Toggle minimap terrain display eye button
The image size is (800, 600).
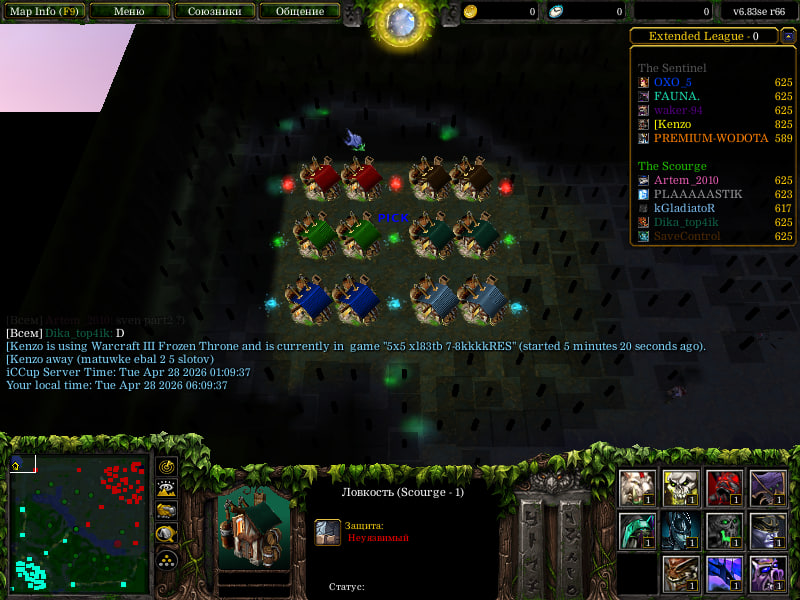167,489
